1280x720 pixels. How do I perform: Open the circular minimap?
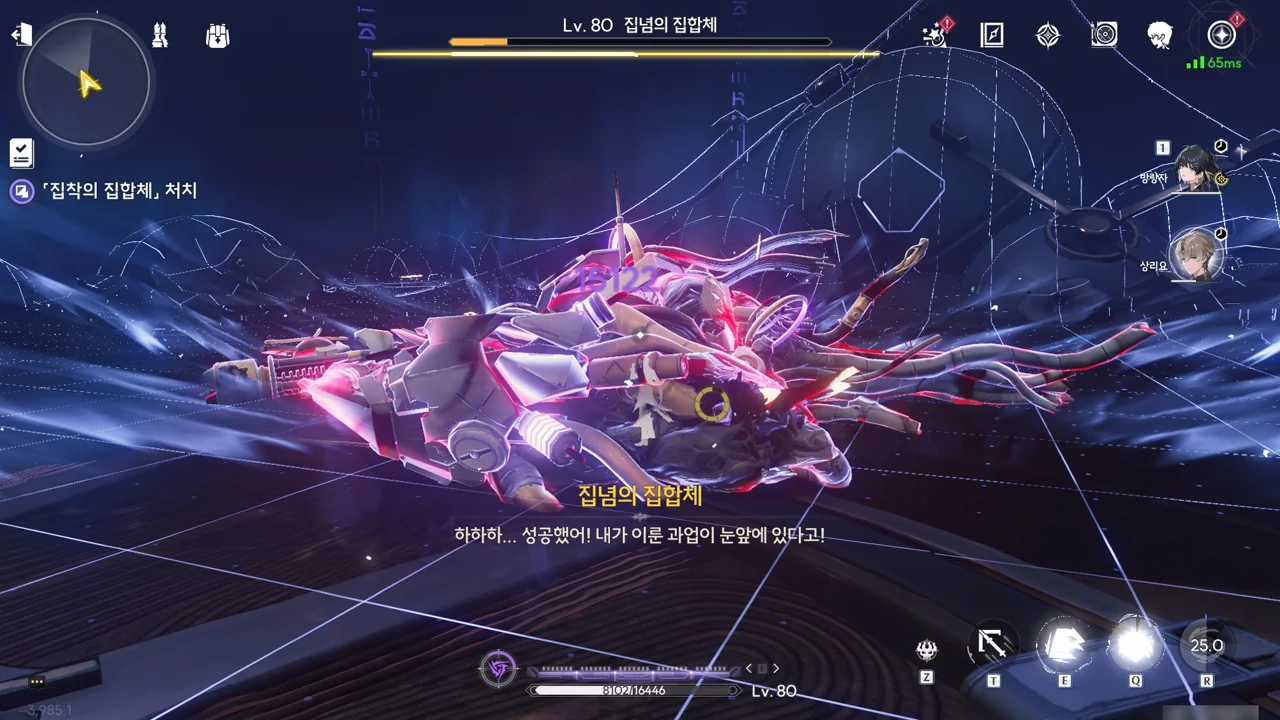(x=86, y=82)
